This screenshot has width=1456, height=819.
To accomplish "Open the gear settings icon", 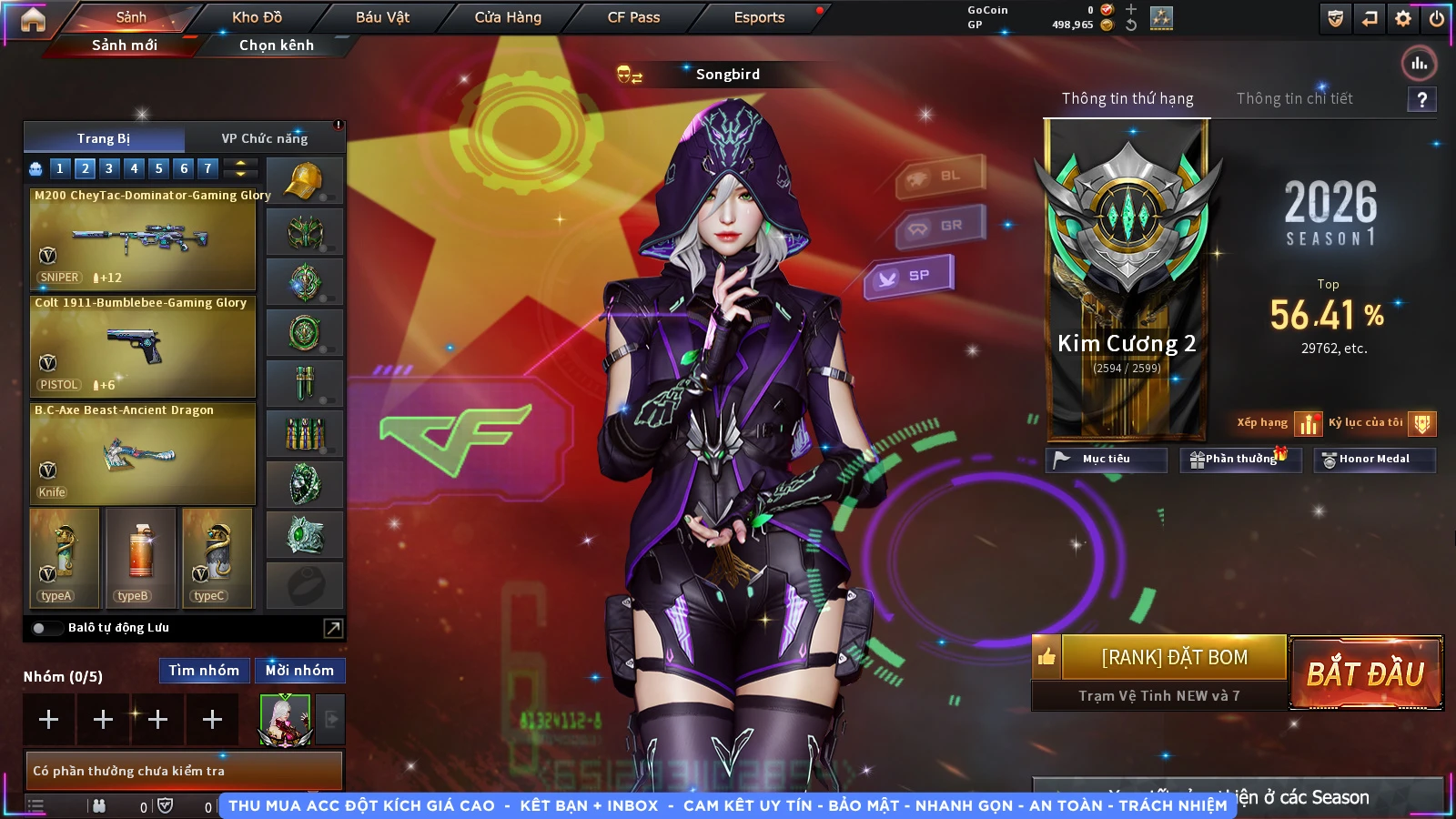I will pyautogui.click(x=1403, y=18).
